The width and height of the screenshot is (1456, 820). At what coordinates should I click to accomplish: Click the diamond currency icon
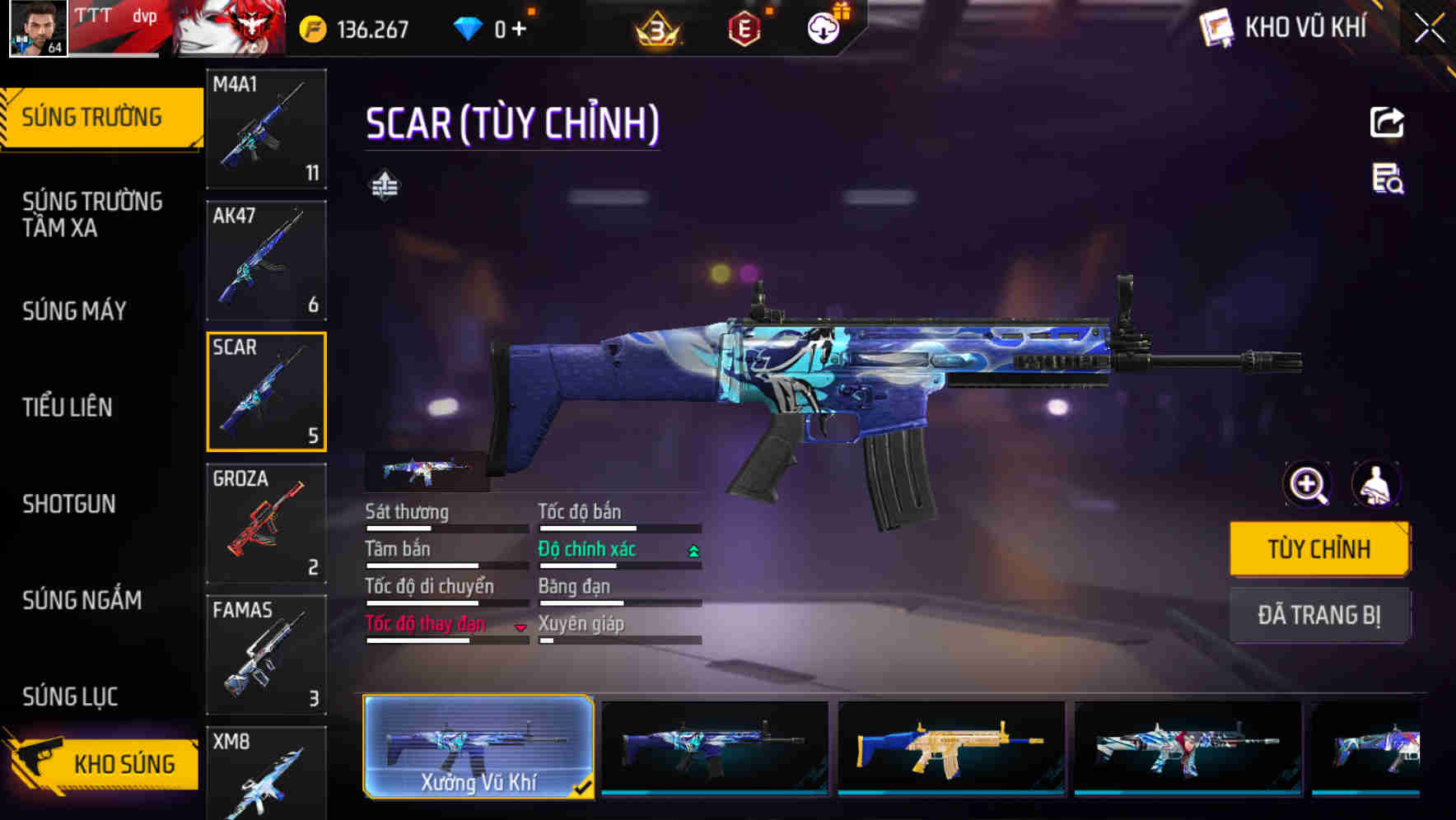(x=468, y=26)
